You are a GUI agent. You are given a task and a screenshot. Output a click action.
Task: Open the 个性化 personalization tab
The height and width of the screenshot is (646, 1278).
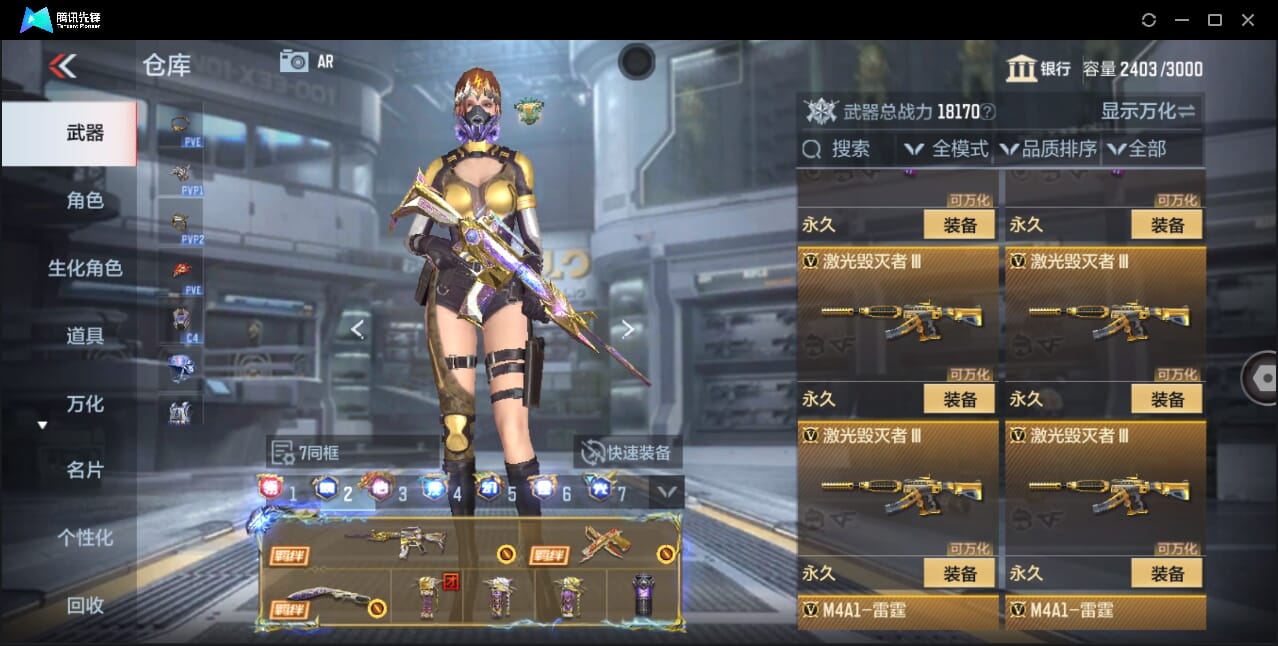pos(85,538)
